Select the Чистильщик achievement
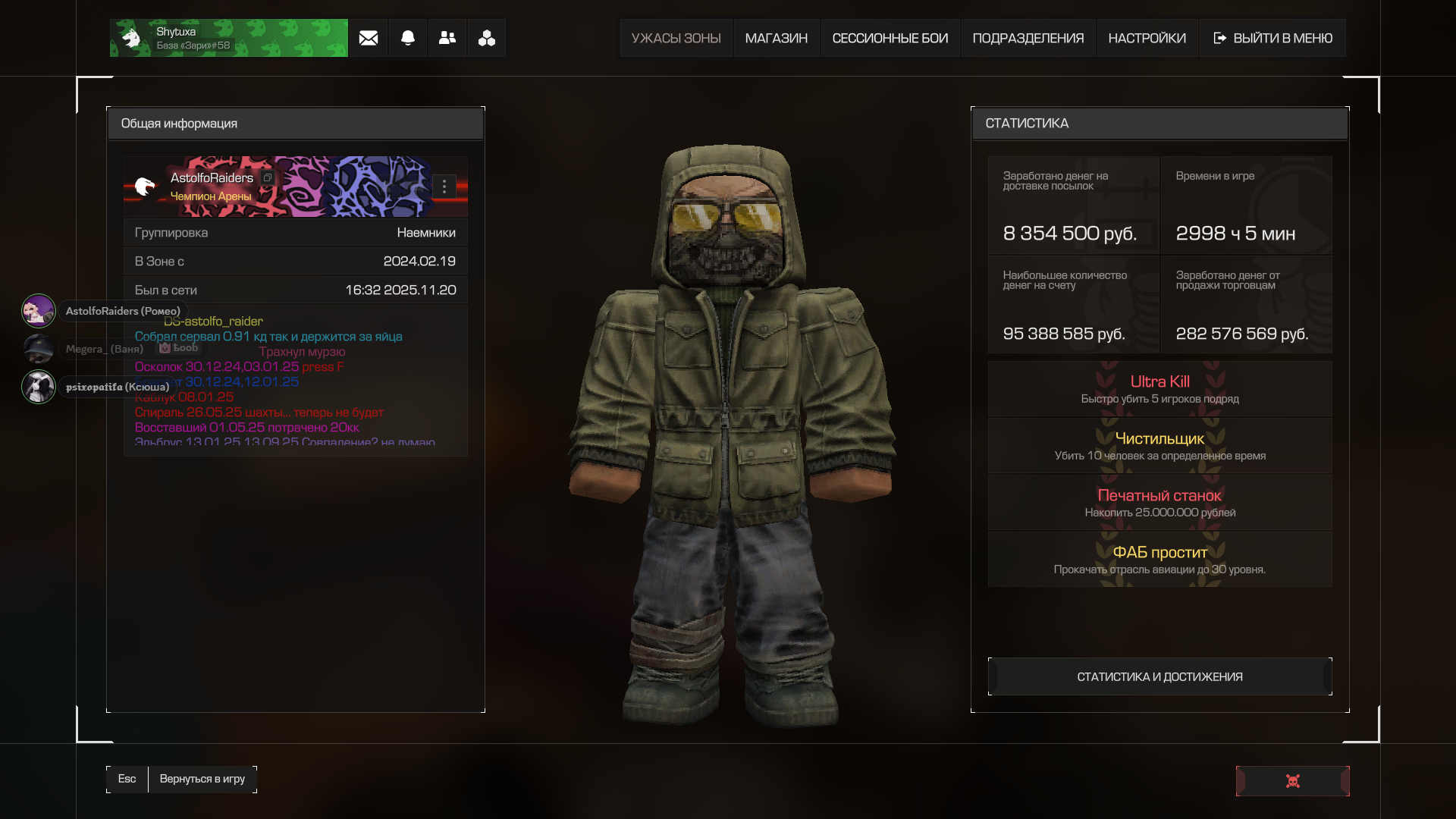The image size is (1456, 819). click(x=1159, y=446)
